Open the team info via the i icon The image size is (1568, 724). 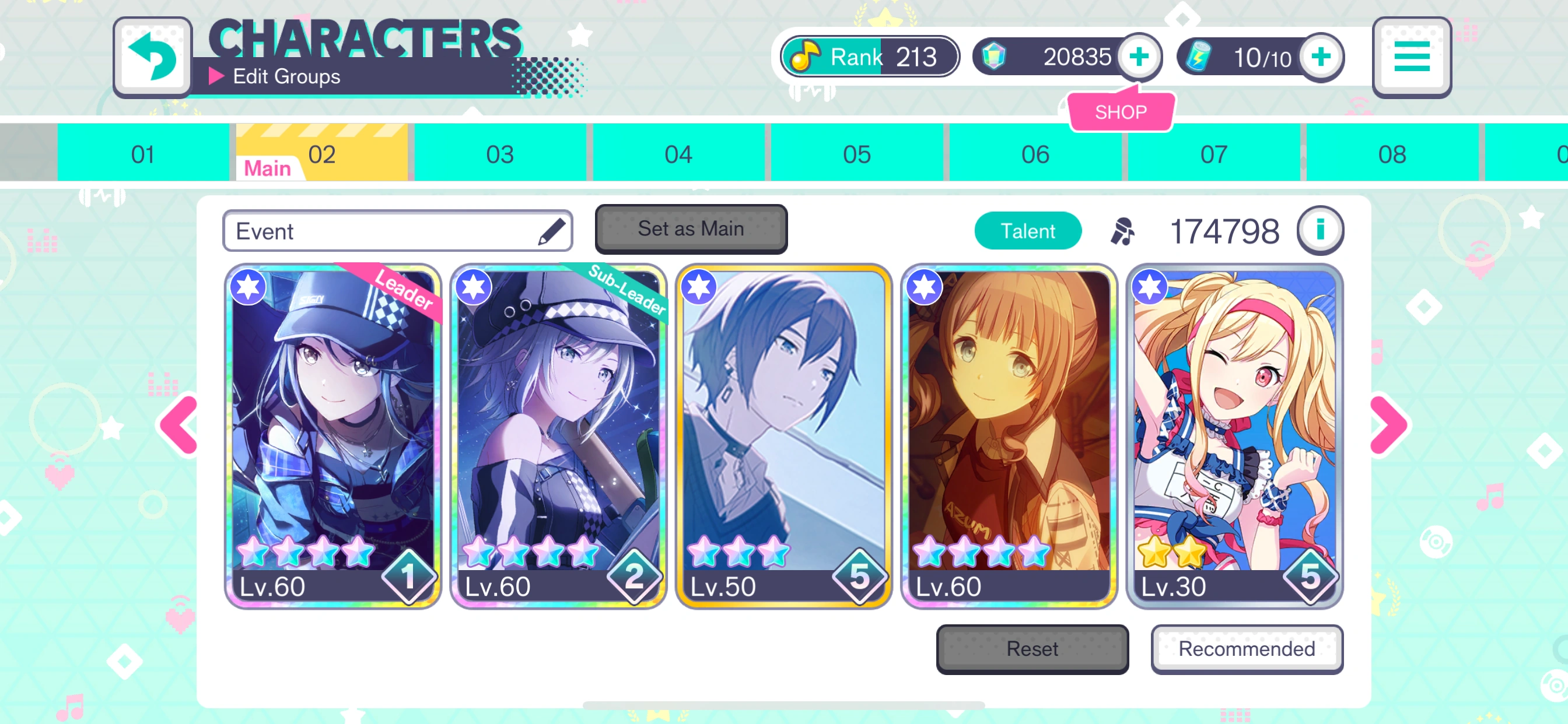[x=1319, y=230]
